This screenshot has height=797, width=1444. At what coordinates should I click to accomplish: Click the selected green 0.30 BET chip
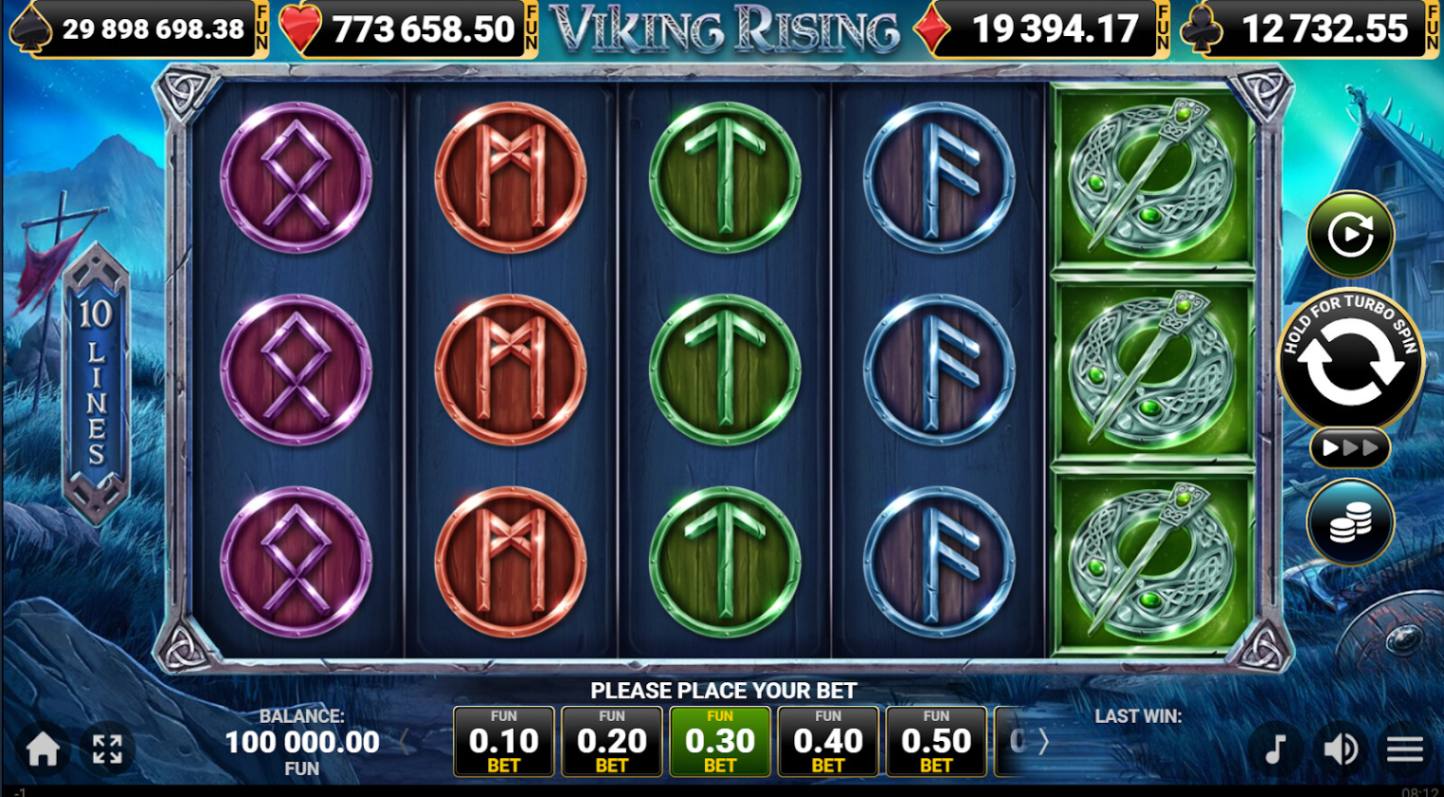[720, 741]
